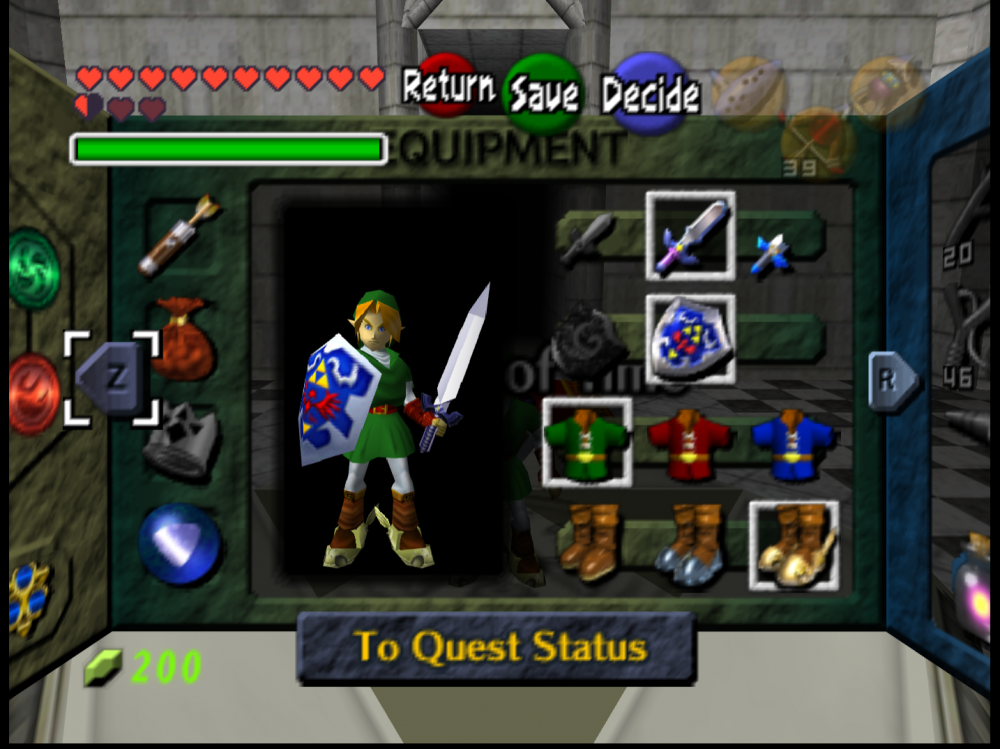Wear the green Kokiri Tunic
This screenshot has width=1000, height=749.
point(587,441)
